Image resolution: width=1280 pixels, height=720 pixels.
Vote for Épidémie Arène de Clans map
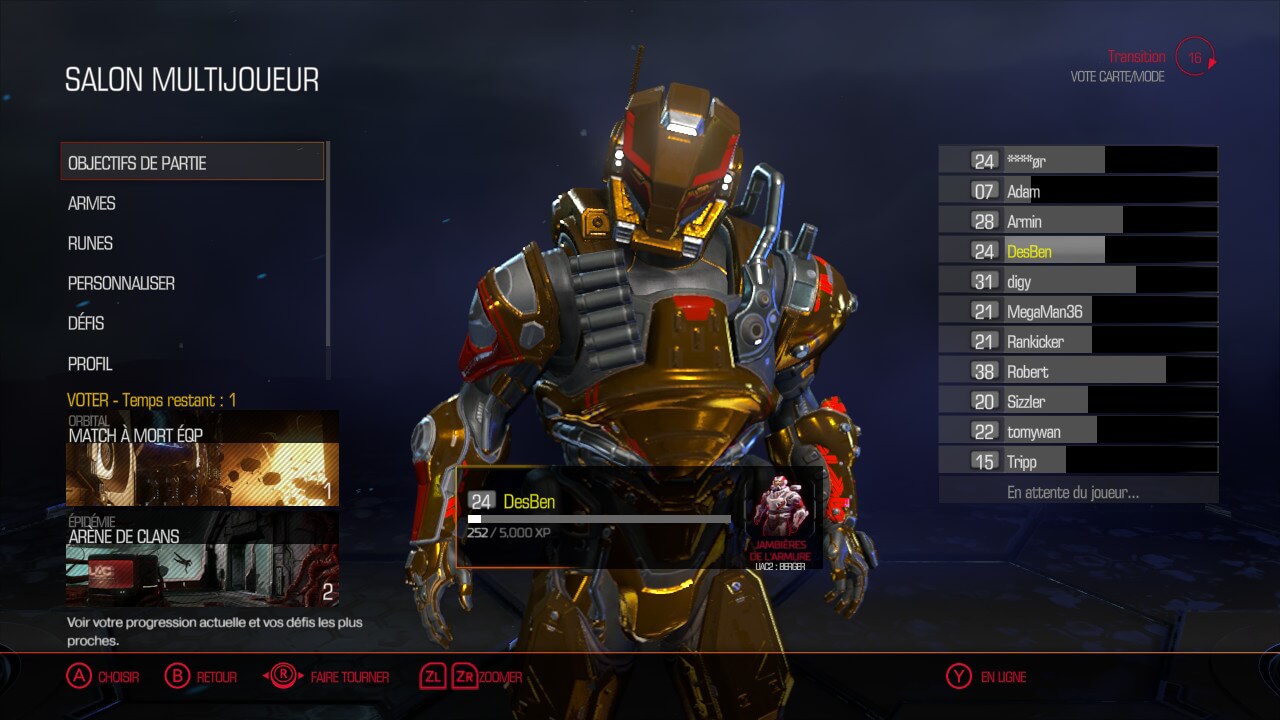coord(202,560)
